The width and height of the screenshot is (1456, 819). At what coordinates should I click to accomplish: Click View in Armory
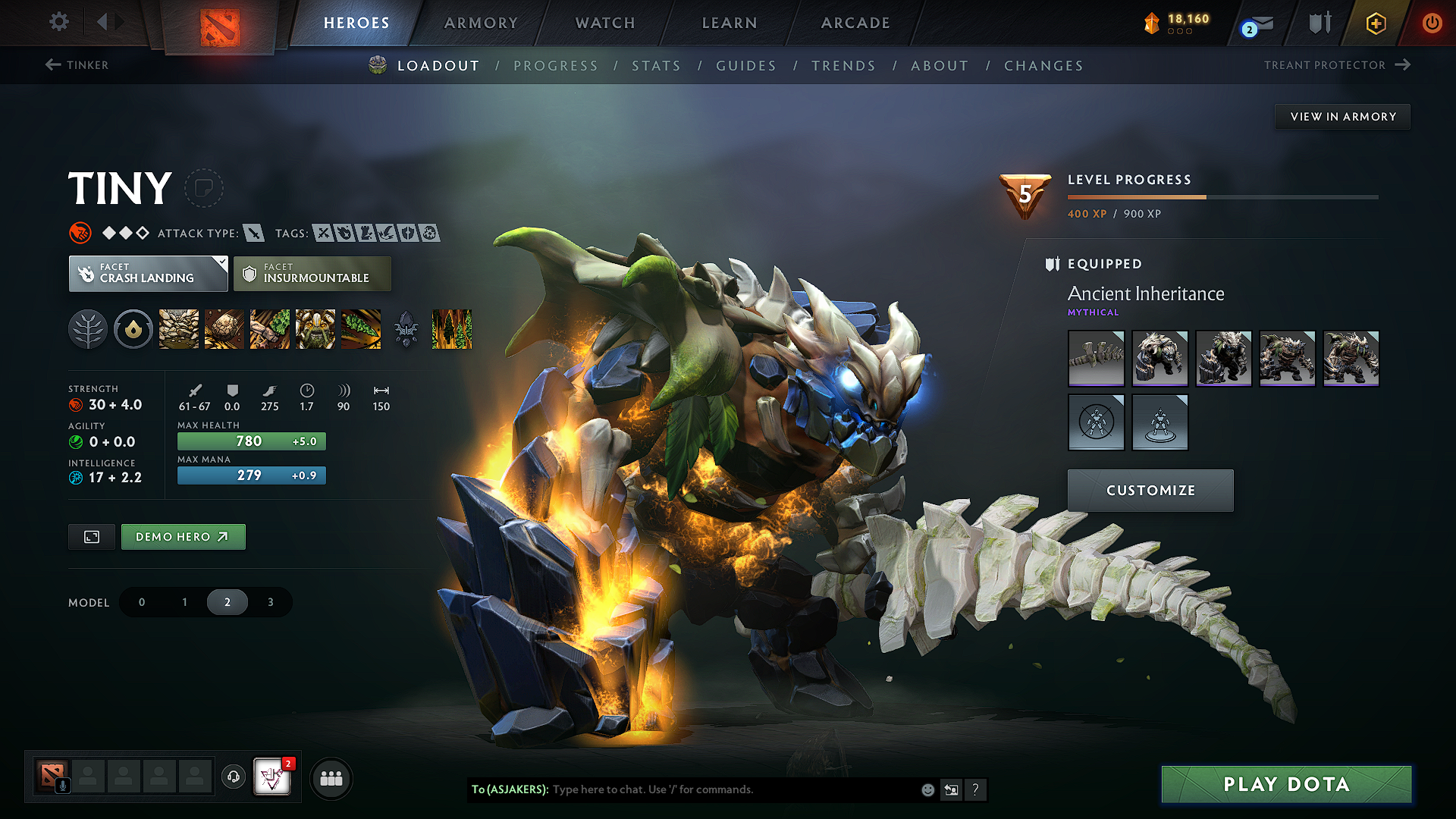click(1342, 117)
